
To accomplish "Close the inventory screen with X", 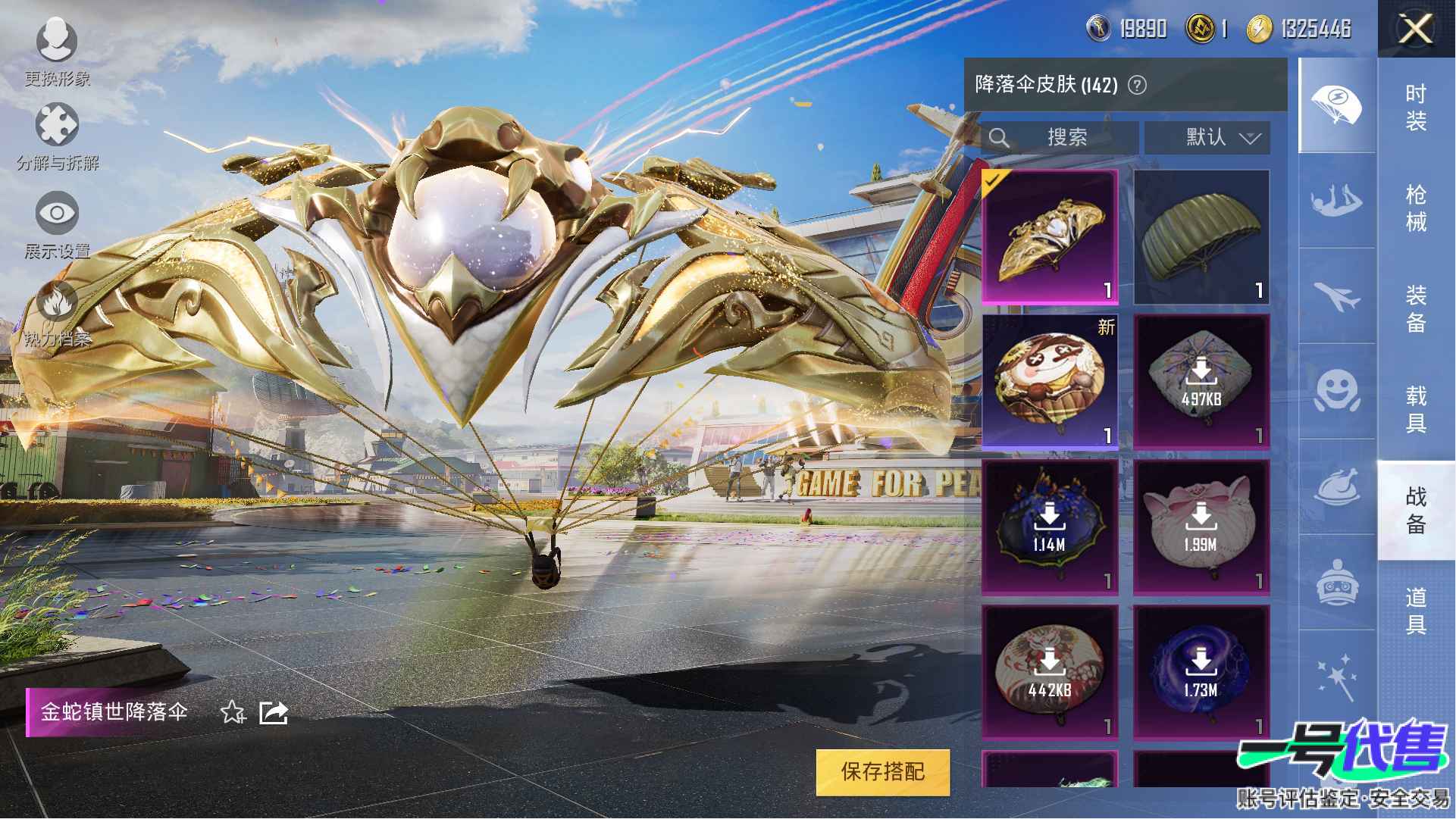I will click(x=1415, y=30).
